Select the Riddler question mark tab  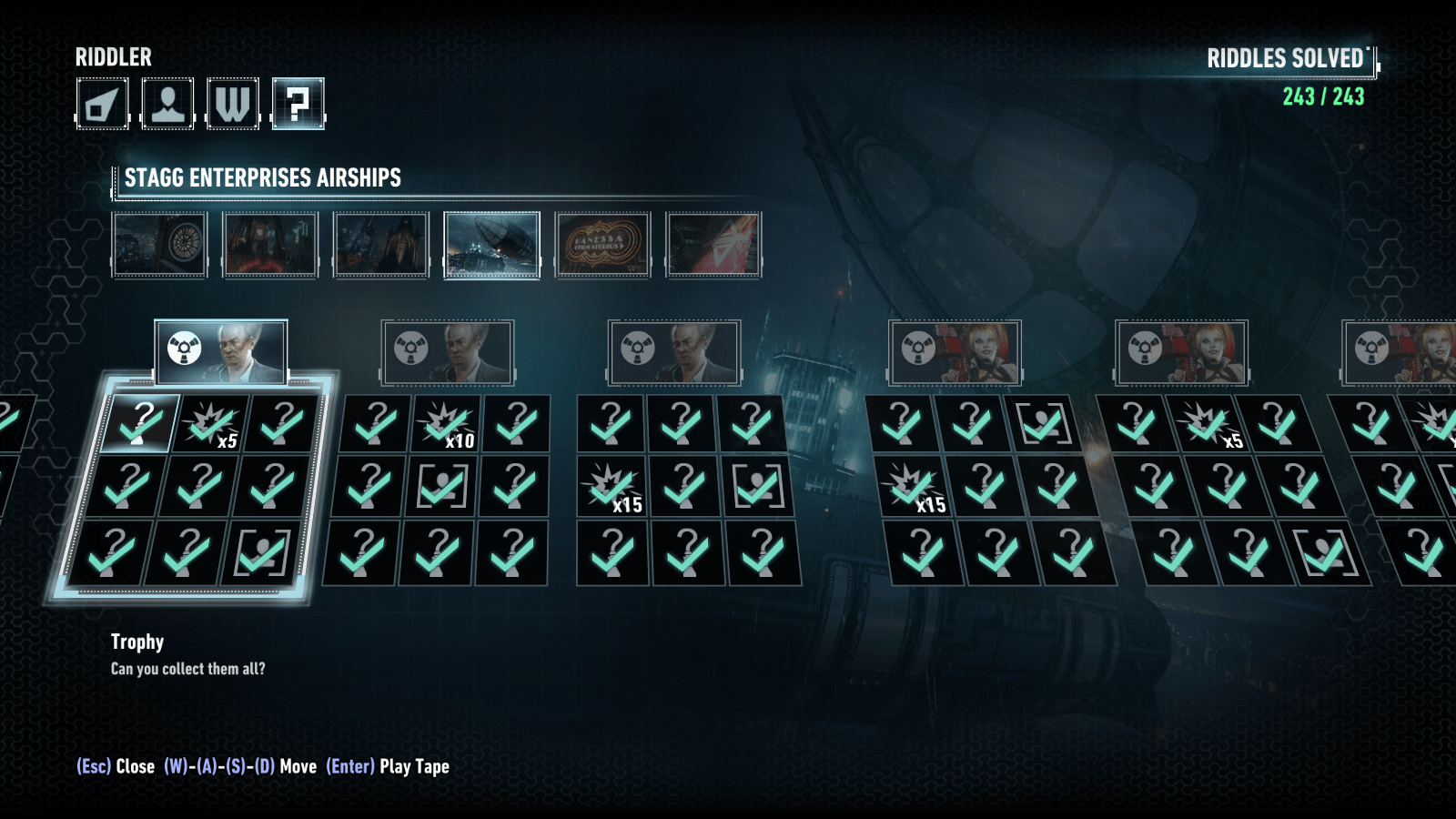298,104
